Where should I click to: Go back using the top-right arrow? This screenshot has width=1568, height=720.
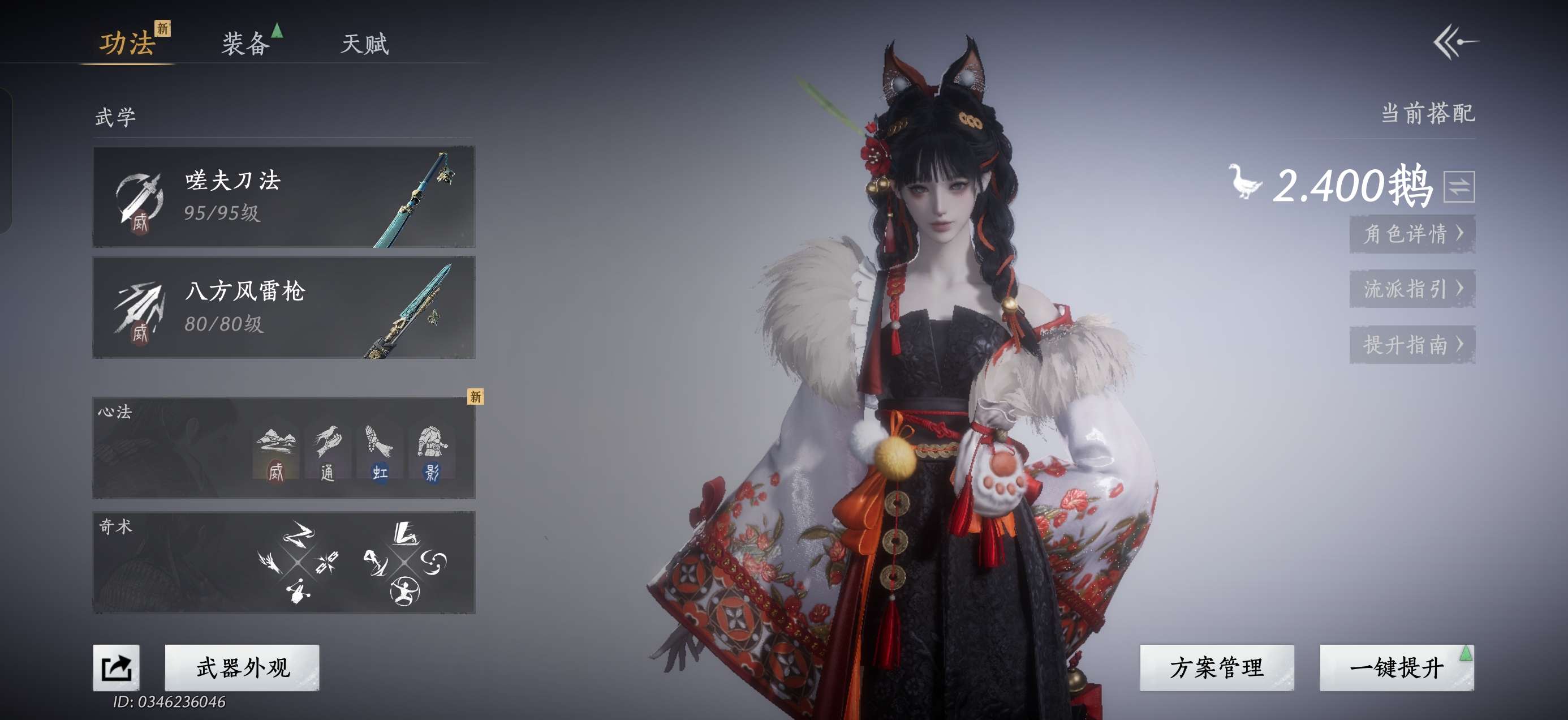1456,41
